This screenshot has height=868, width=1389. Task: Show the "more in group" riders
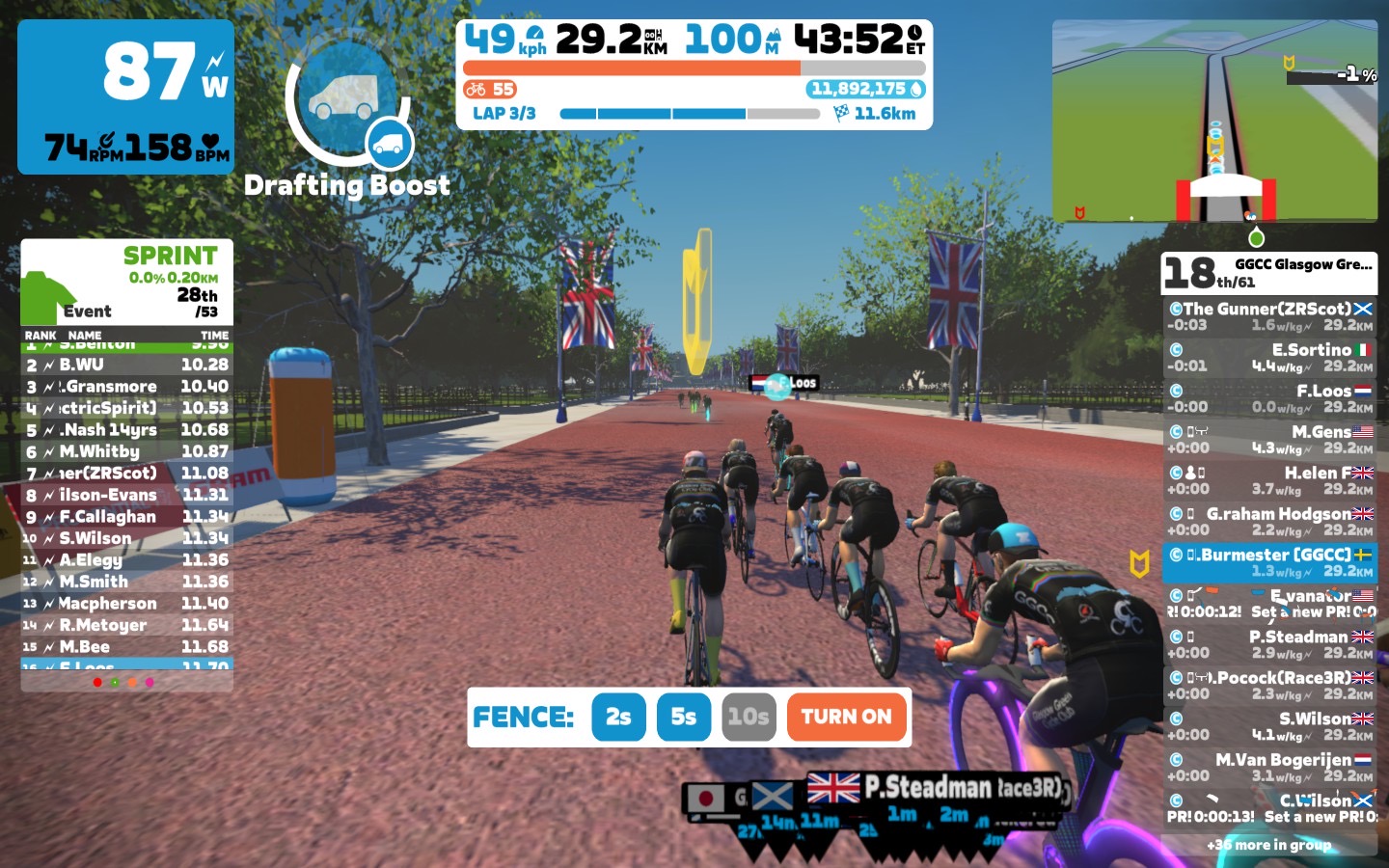[x=1269, y=845]
